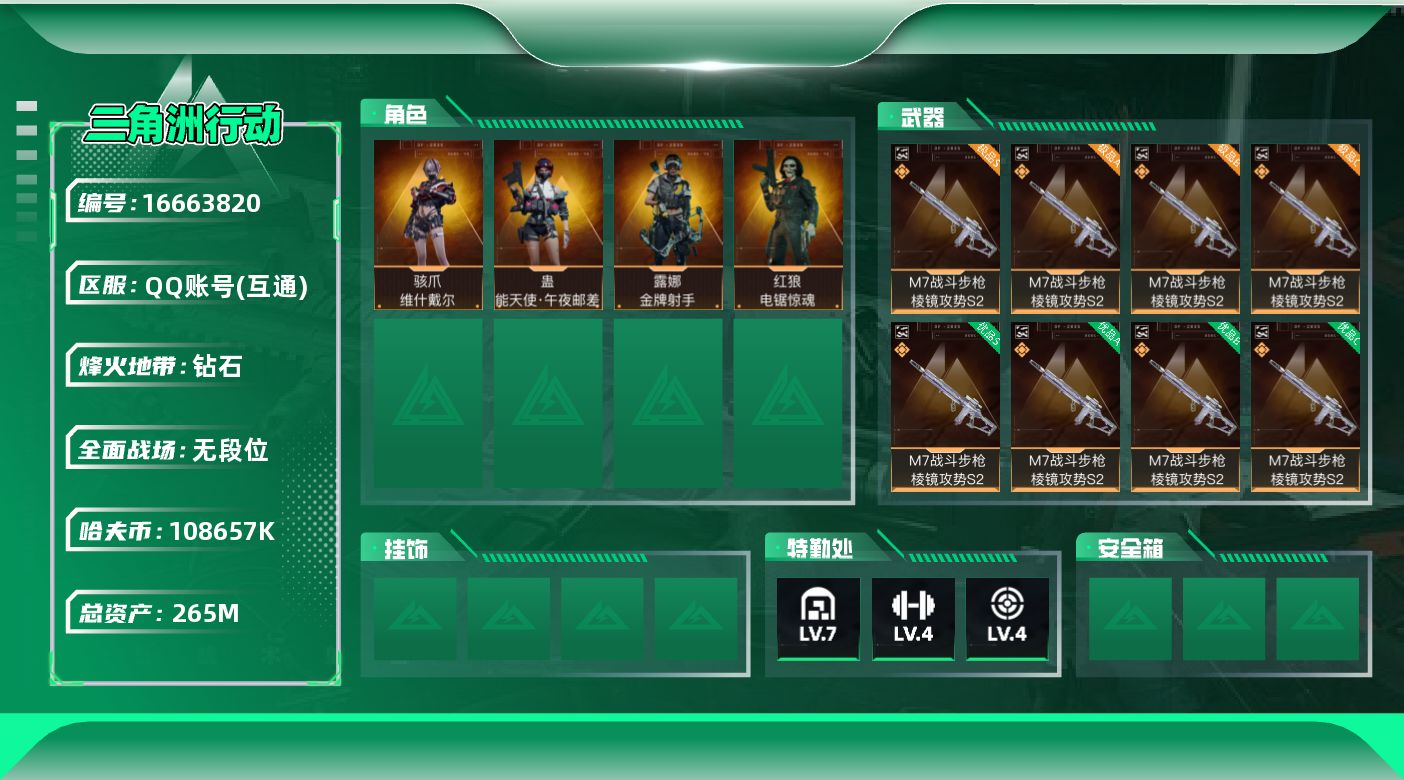Select the M7 rifle card tagged 优品S

(945, 406)
